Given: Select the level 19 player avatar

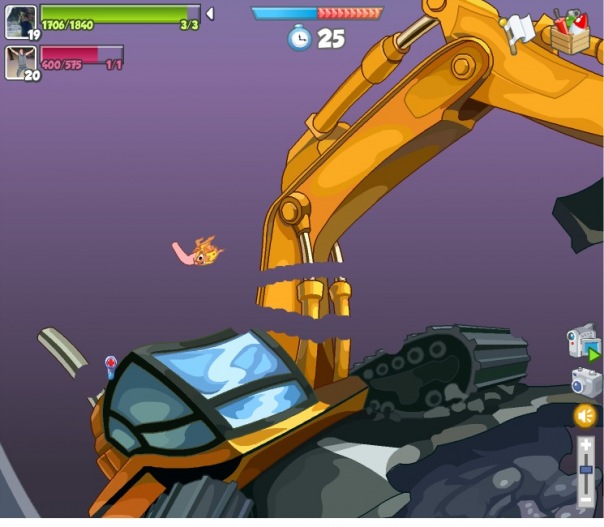Looking at the screenshot, I should click(21, 22).
